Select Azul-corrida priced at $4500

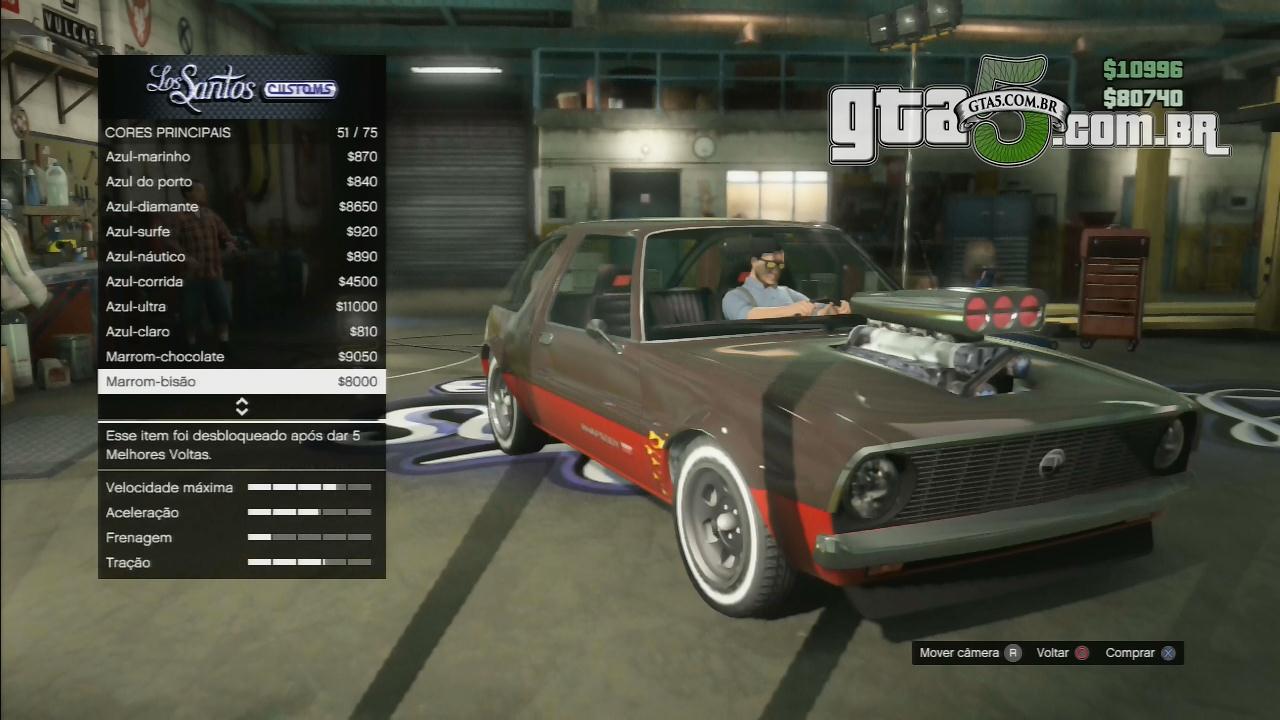[x=241, y=282]
